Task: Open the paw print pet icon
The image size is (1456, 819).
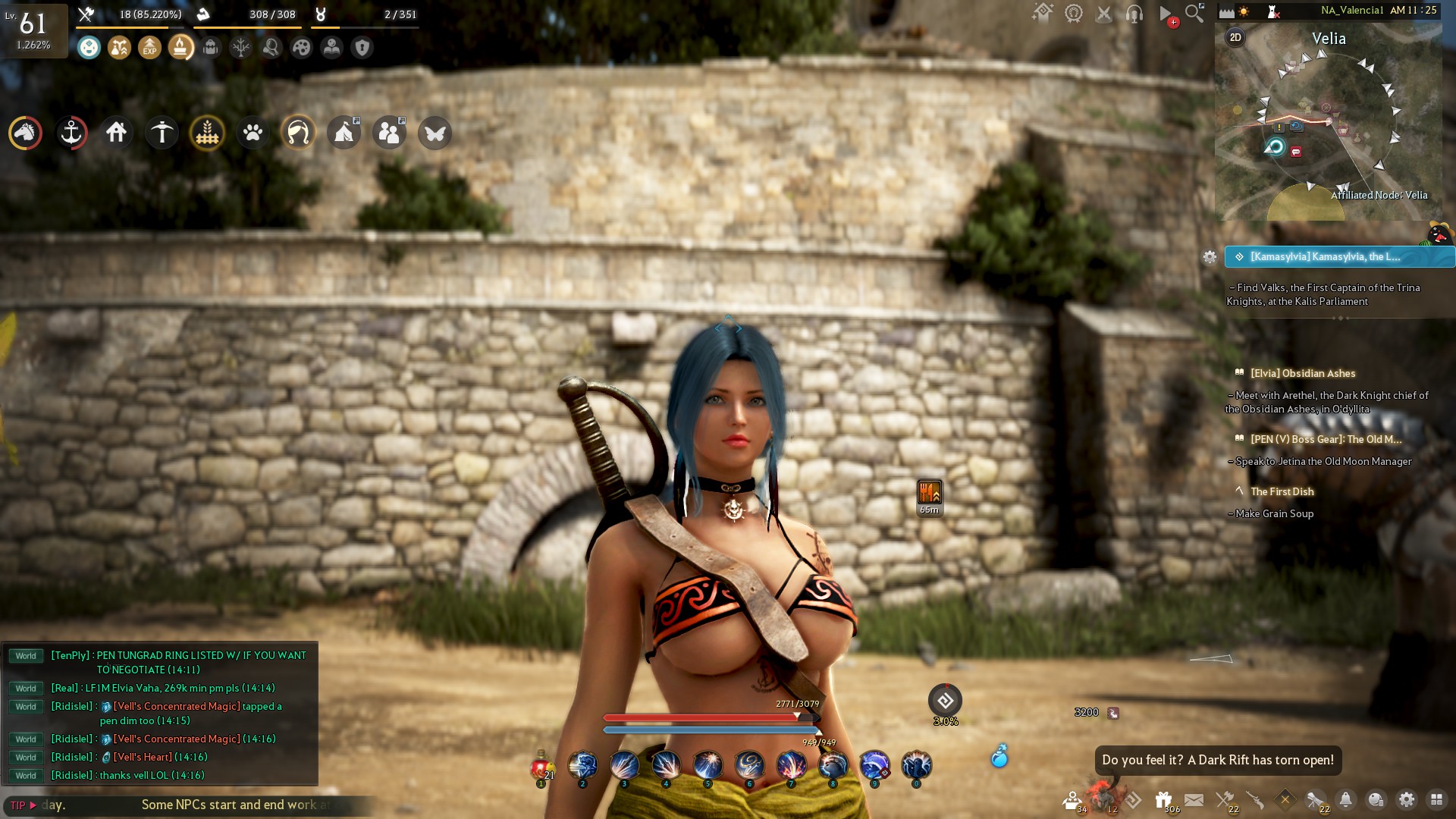Action: click(x=253, y=133)
